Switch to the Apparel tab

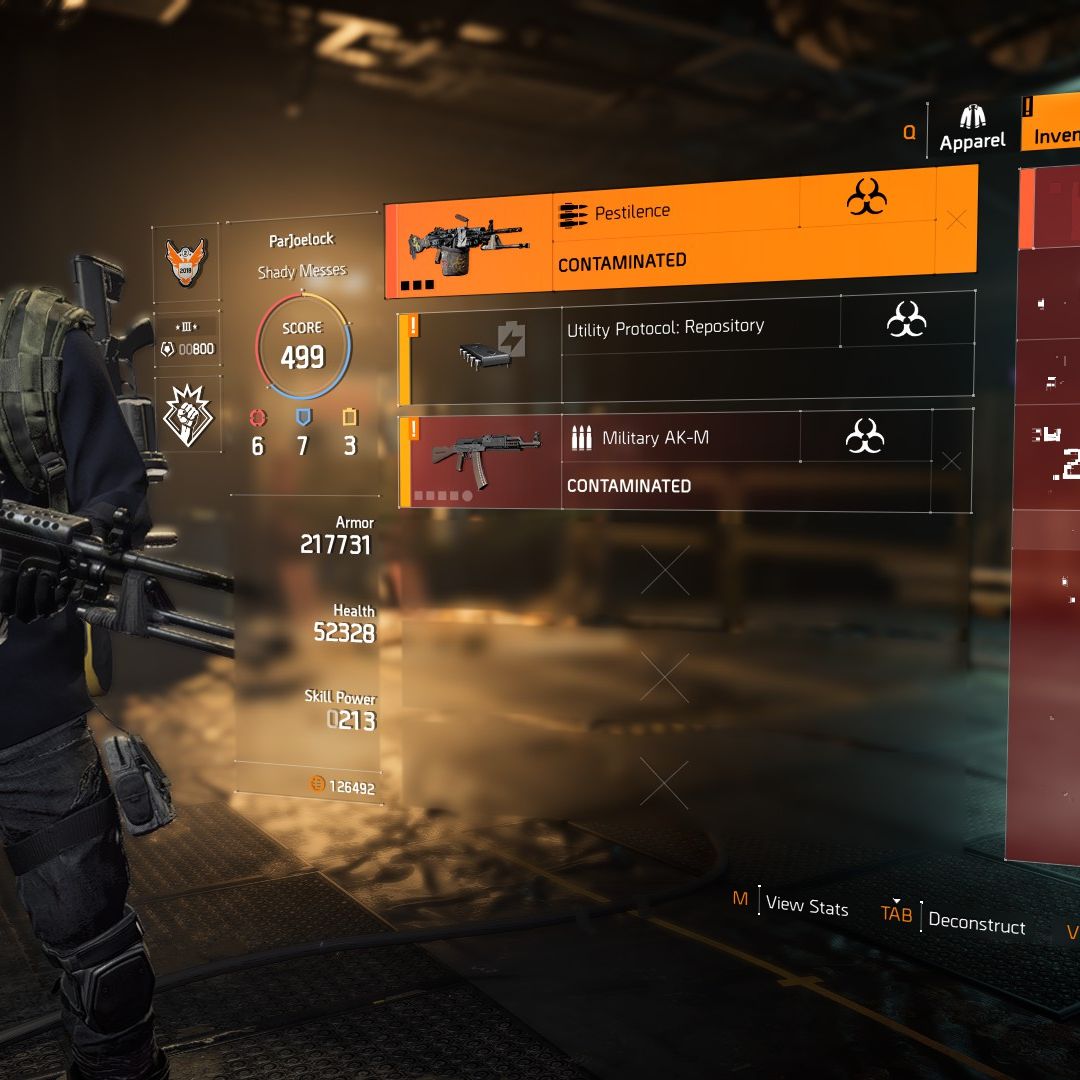972,130
